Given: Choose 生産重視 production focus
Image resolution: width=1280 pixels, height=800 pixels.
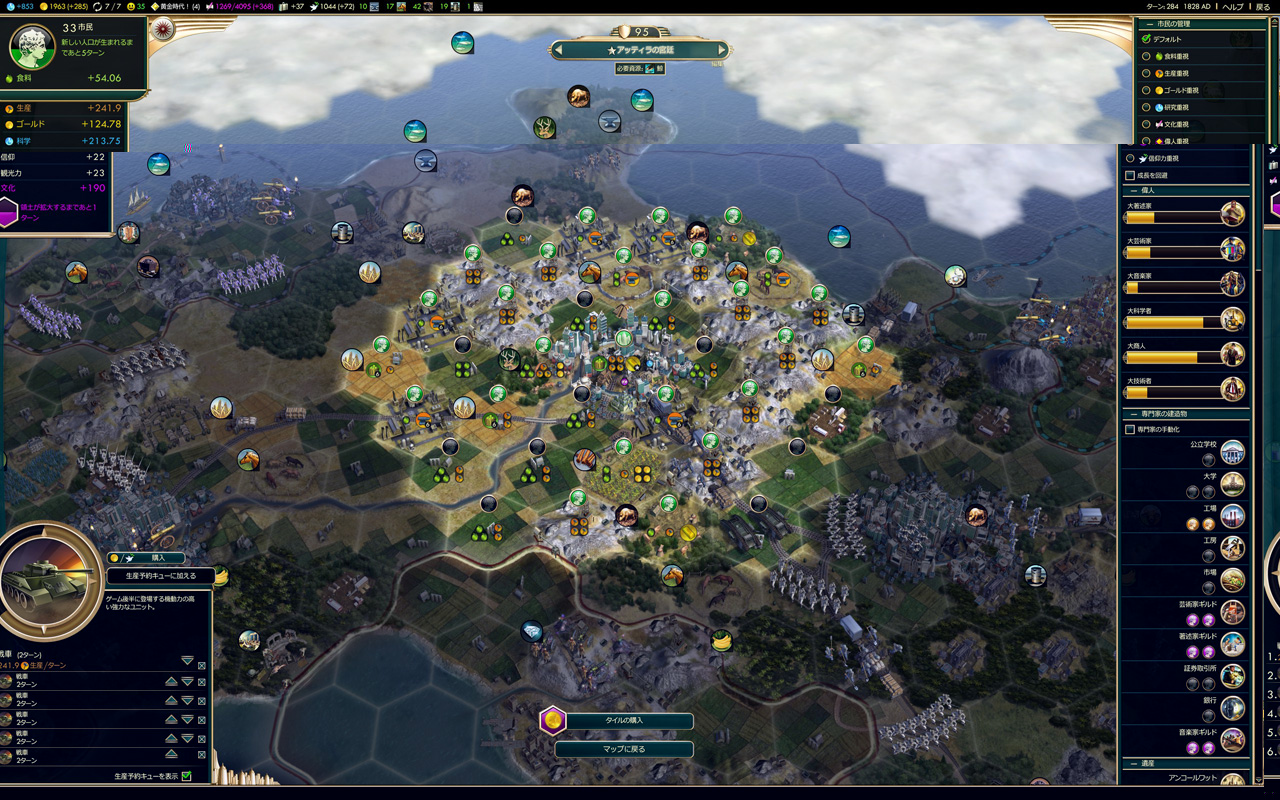Looking at the screenshot, I should 1146,73.
